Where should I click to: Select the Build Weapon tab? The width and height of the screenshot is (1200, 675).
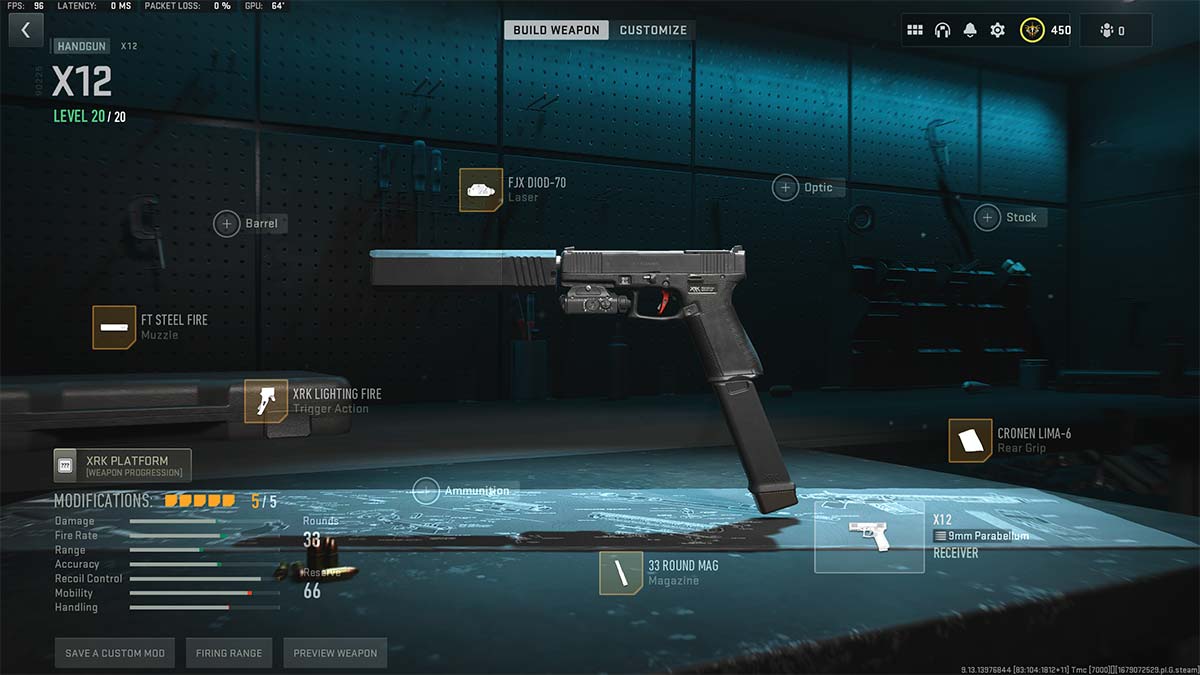tap(557, 30)
